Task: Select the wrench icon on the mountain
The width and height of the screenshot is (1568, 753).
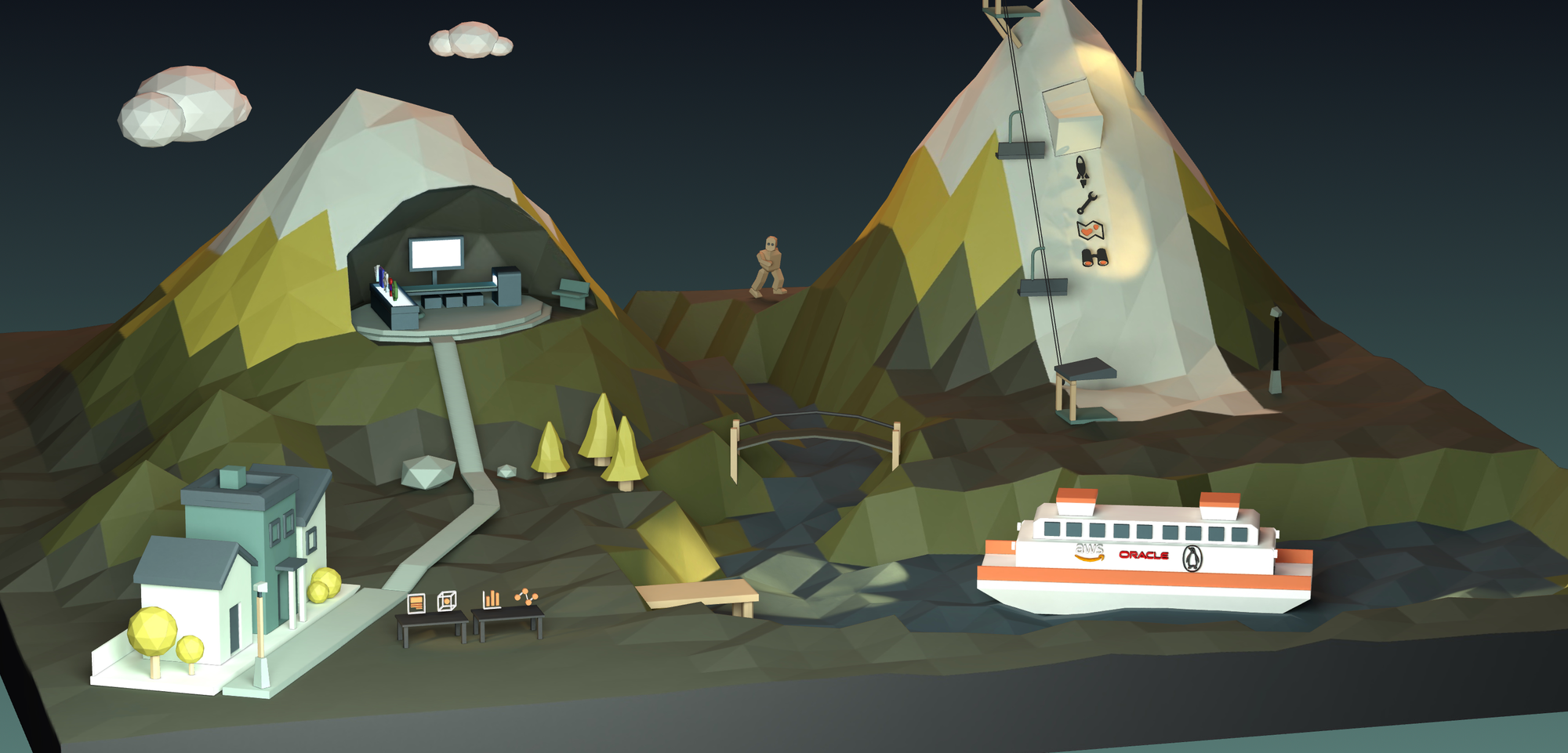Action: pyautogui.click(x=1087, y=204)
